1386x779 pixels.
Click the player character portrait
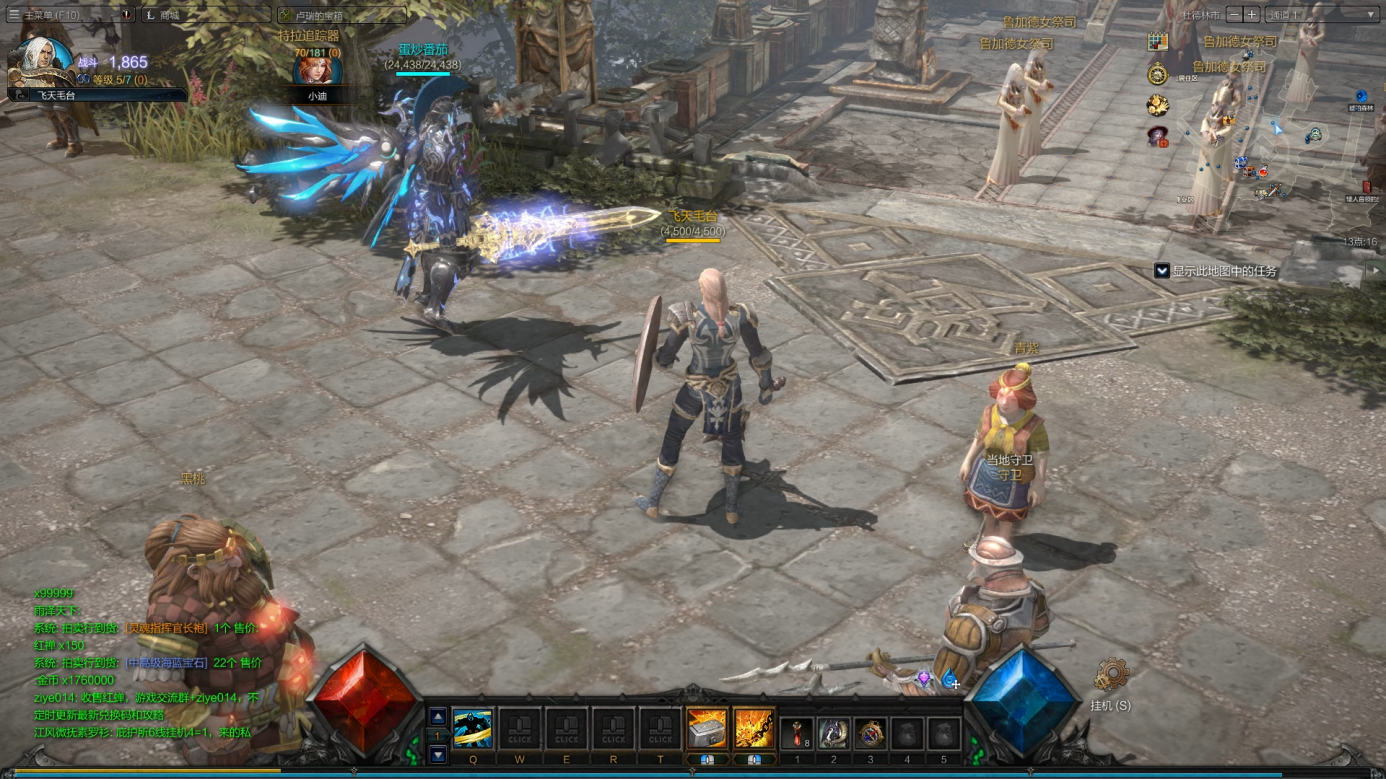pos(42,62)
